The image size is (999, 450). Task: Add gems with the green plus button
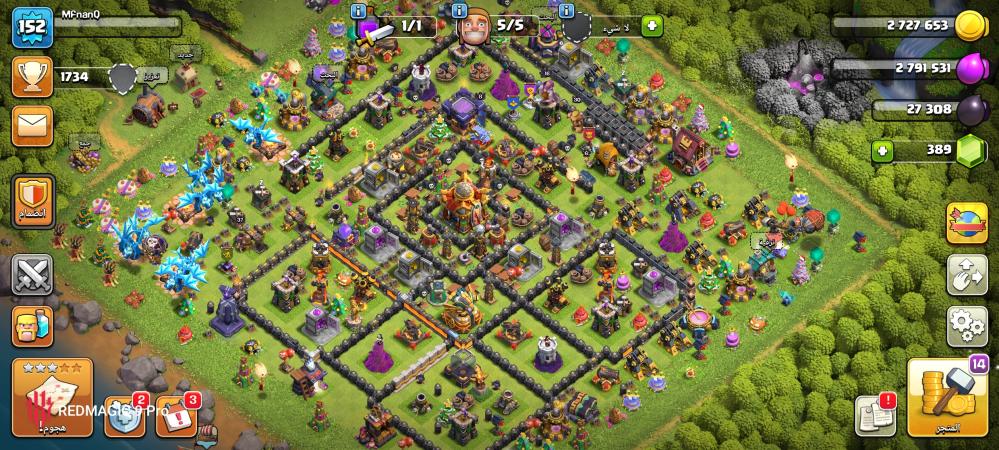[882, 151]
